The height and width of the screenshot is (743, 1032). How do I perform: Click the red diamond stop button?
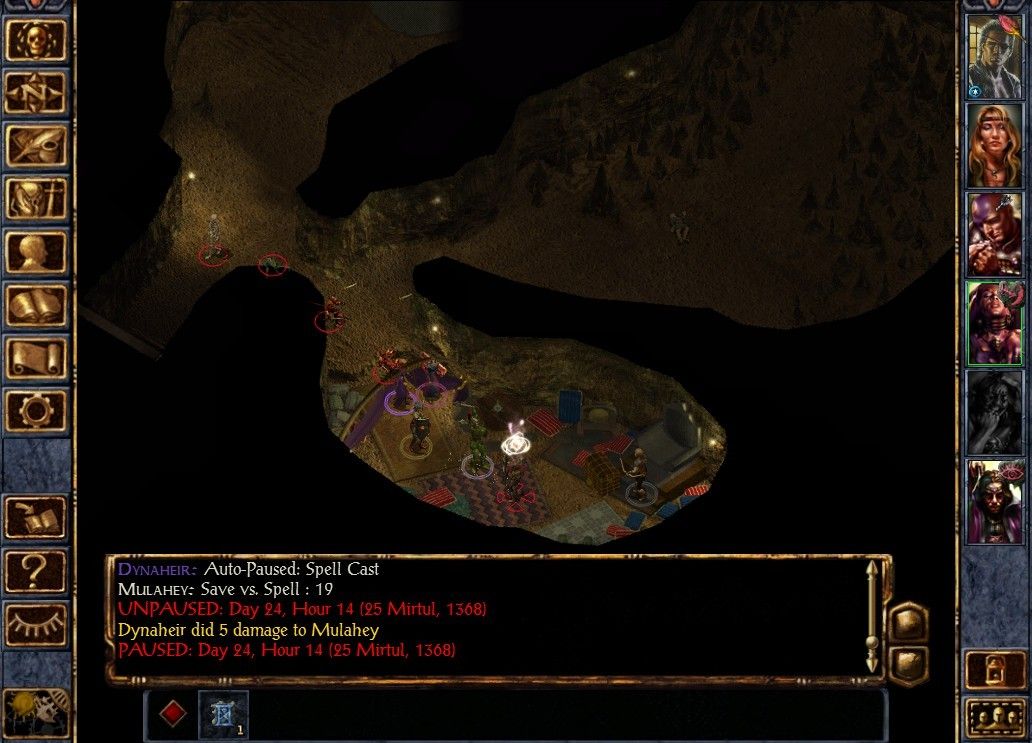[173, 714]
